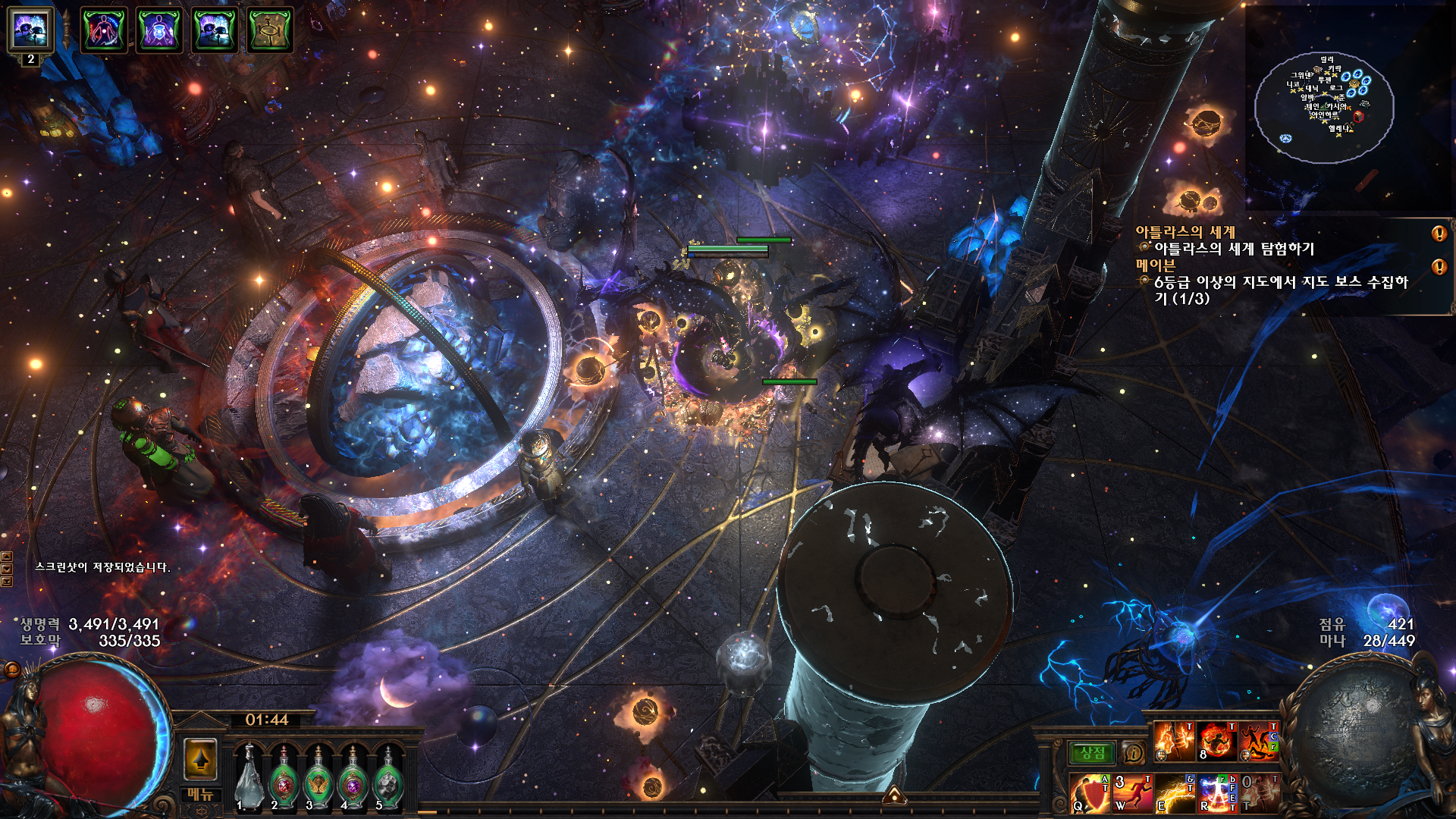The height and width of the screenshot is (819, 1456).
Task: Open the speech-bubble info button beside 상점
Action: pos(1133,753)
